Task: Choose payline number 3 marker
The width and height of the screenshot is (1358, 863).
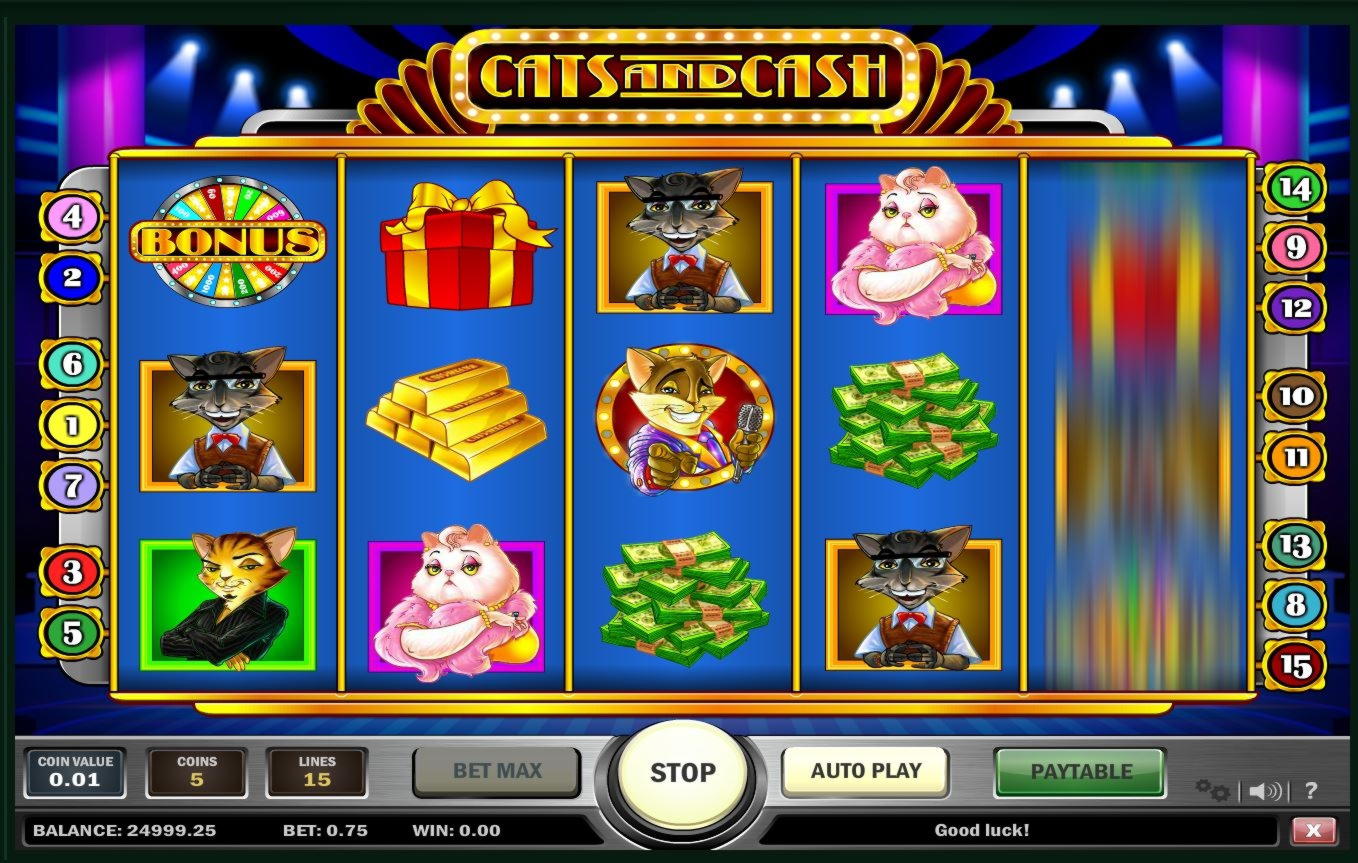Action: click(x=72, y=572)
